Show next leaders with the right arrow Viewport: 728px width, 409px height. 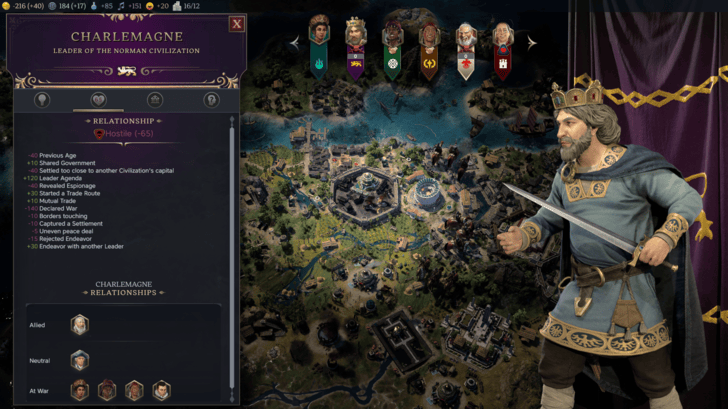point(532,43)
